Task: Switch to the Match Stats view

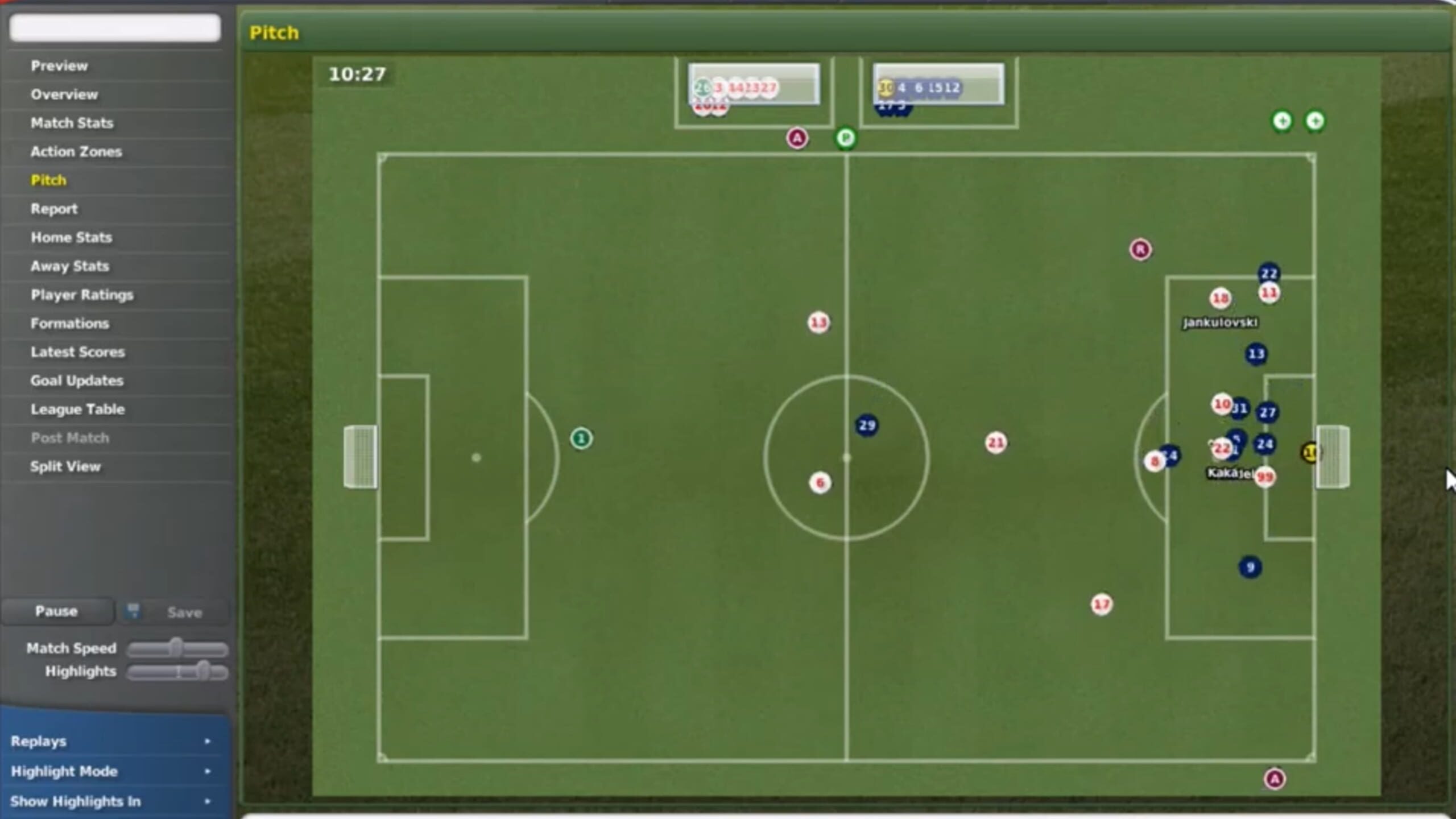Action: point(72,123)
